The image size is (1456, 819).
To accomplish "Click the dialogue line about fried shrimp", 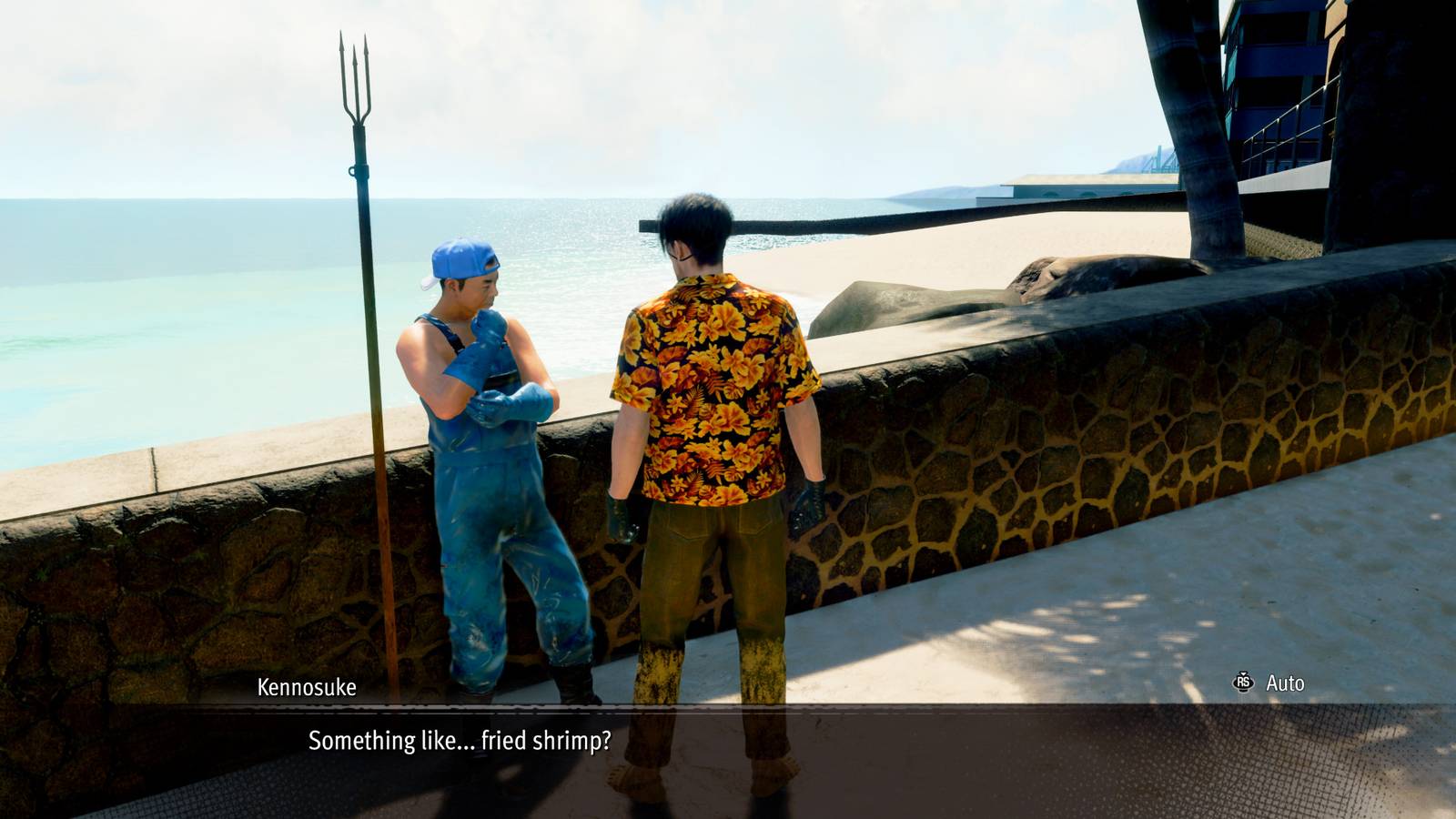I will click(x=460, y=743).
